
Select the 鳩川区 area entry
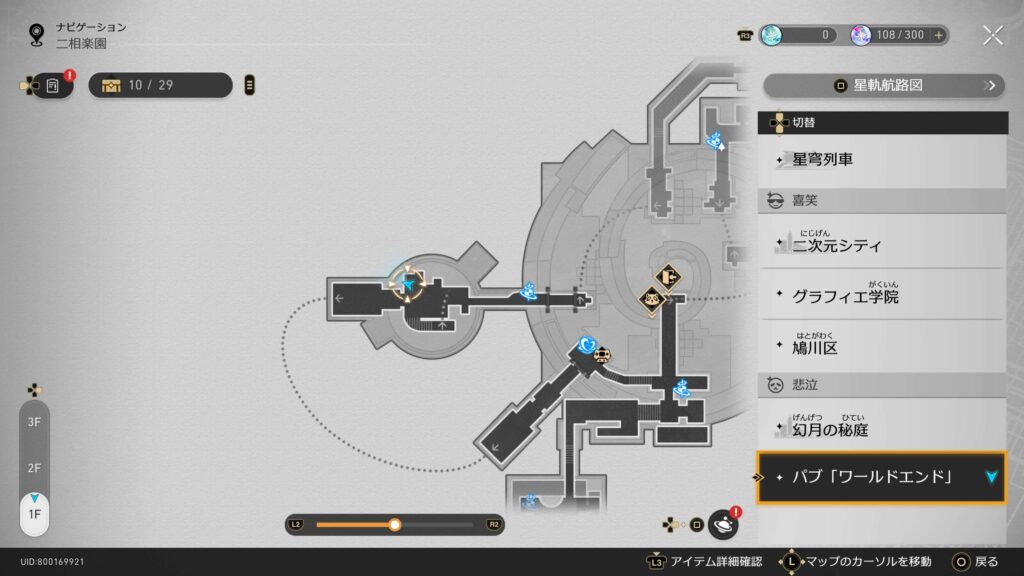(x=882, y=347)
